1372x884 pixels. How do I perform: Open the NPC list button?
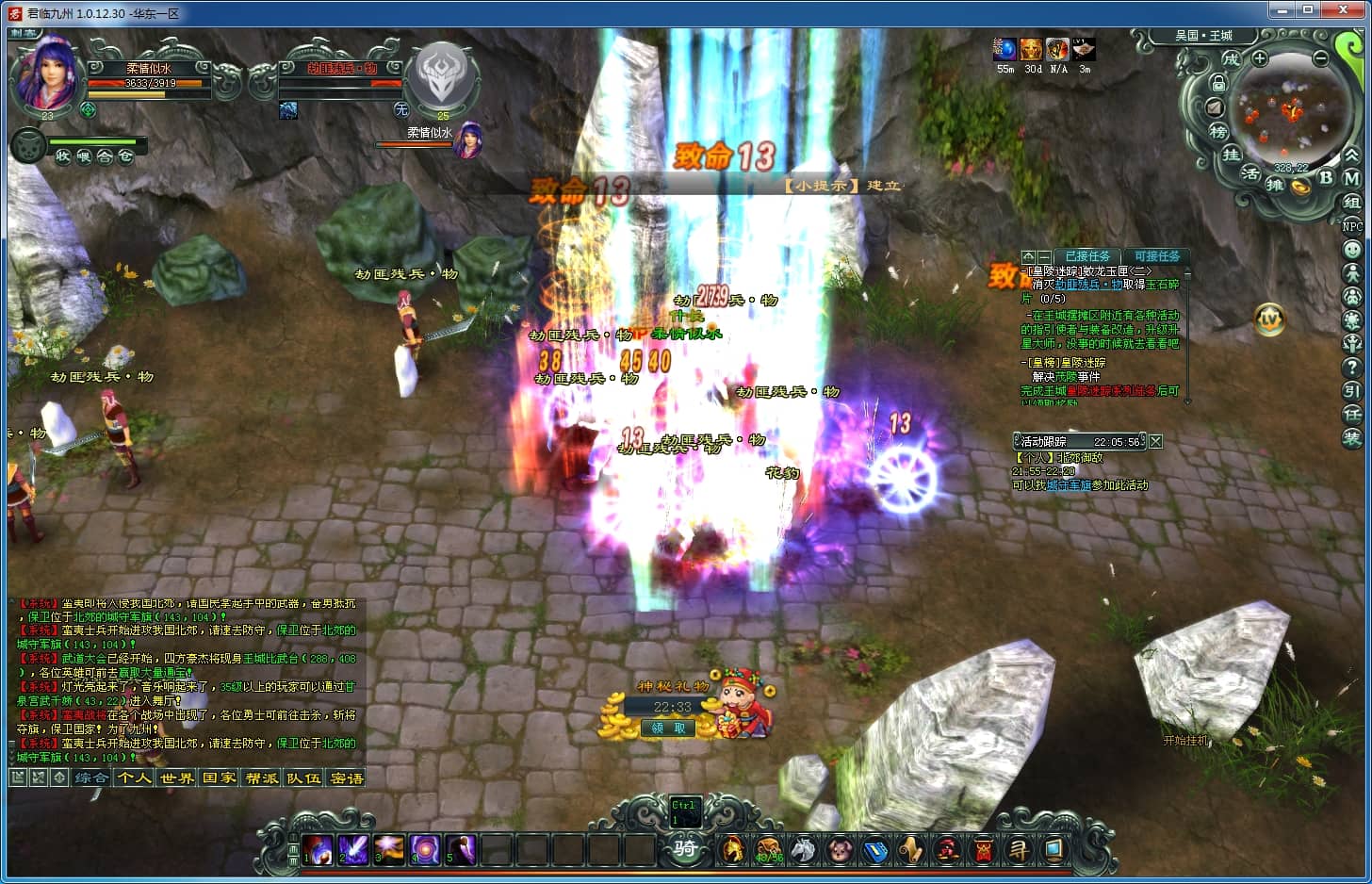pos(1352,226)
